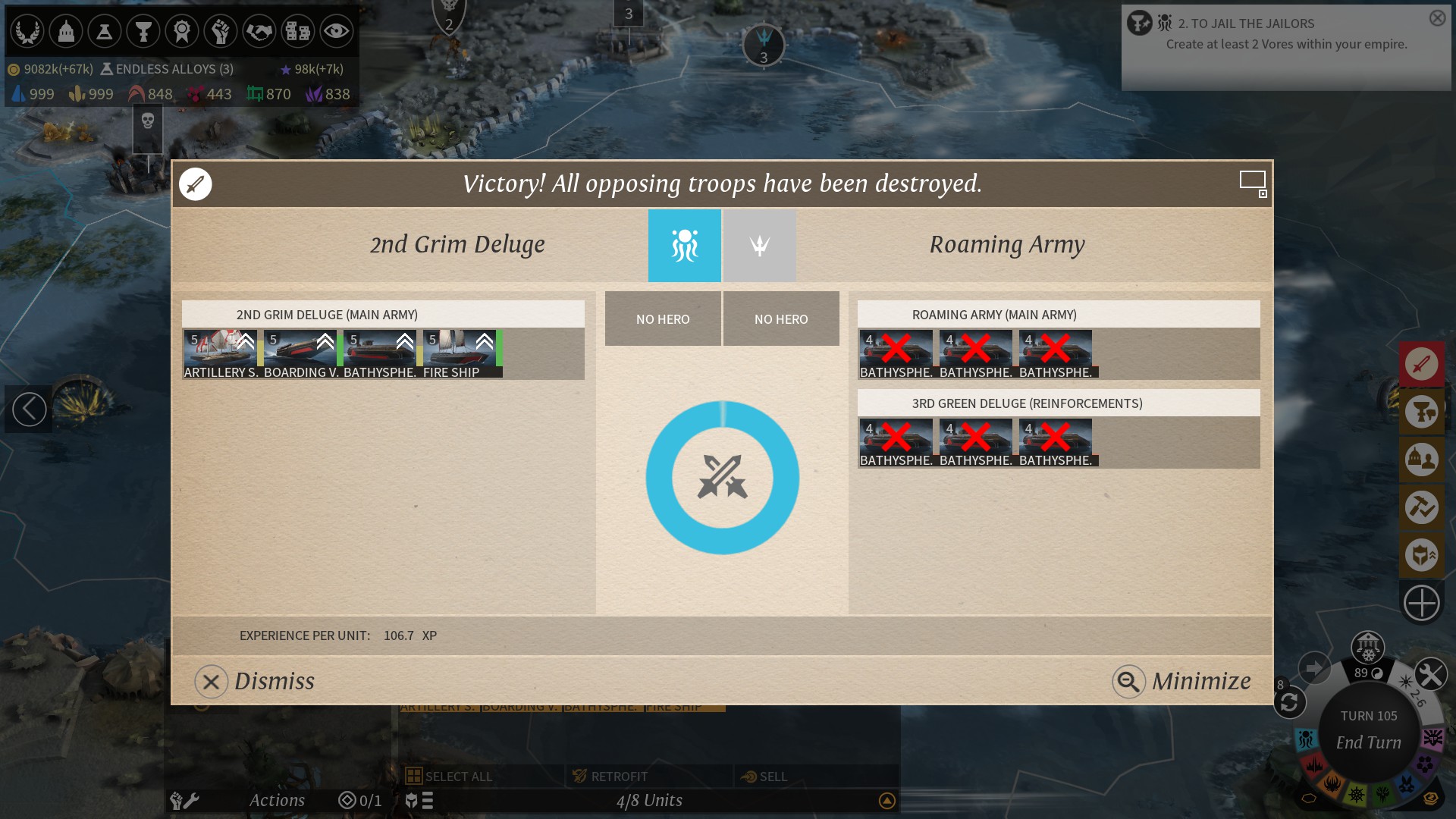The image size is (1456, 819).
Task: Click the red sword battle notification
Action: click(x=1421, y=364)
